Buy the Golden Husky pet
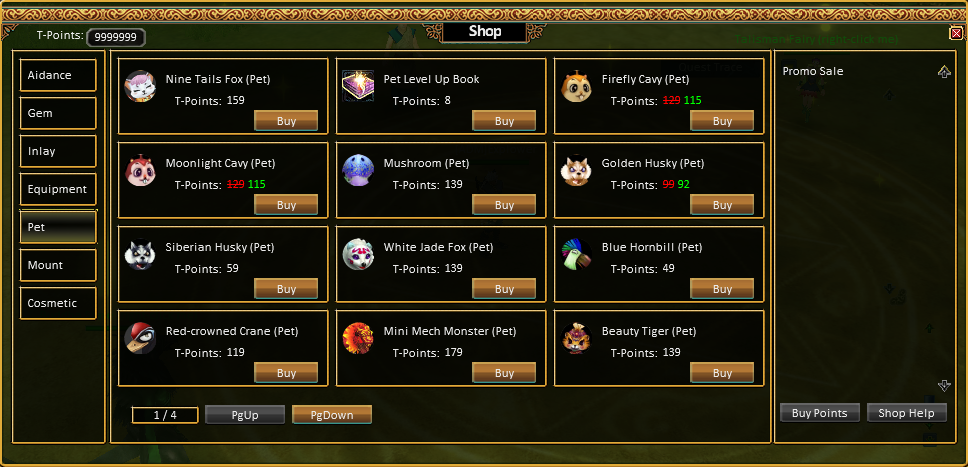 (x=722, y=205)
